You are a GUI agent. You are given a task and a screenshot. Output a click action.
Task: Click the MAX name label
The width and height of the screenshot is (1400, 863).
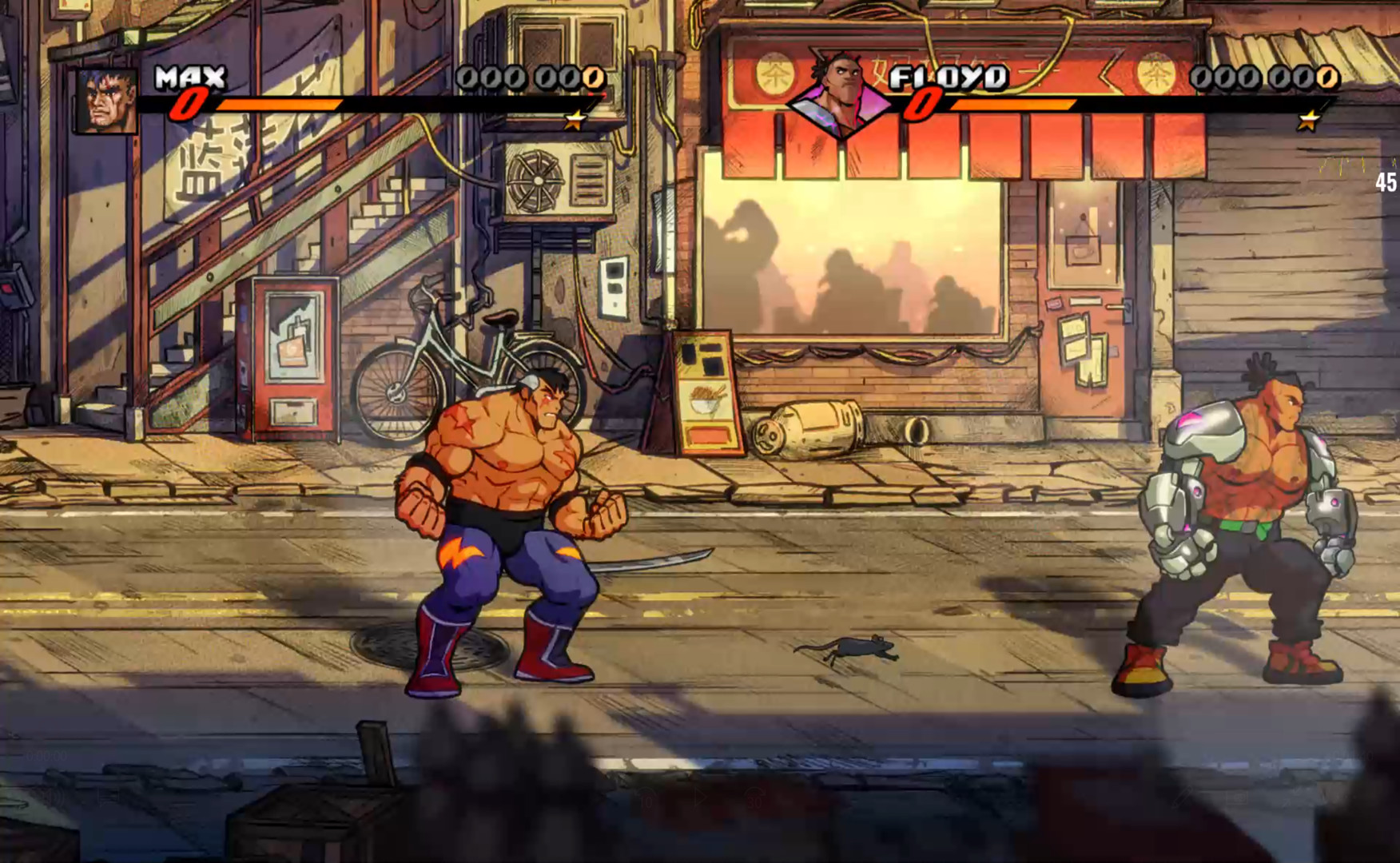(x=190, y=78)
